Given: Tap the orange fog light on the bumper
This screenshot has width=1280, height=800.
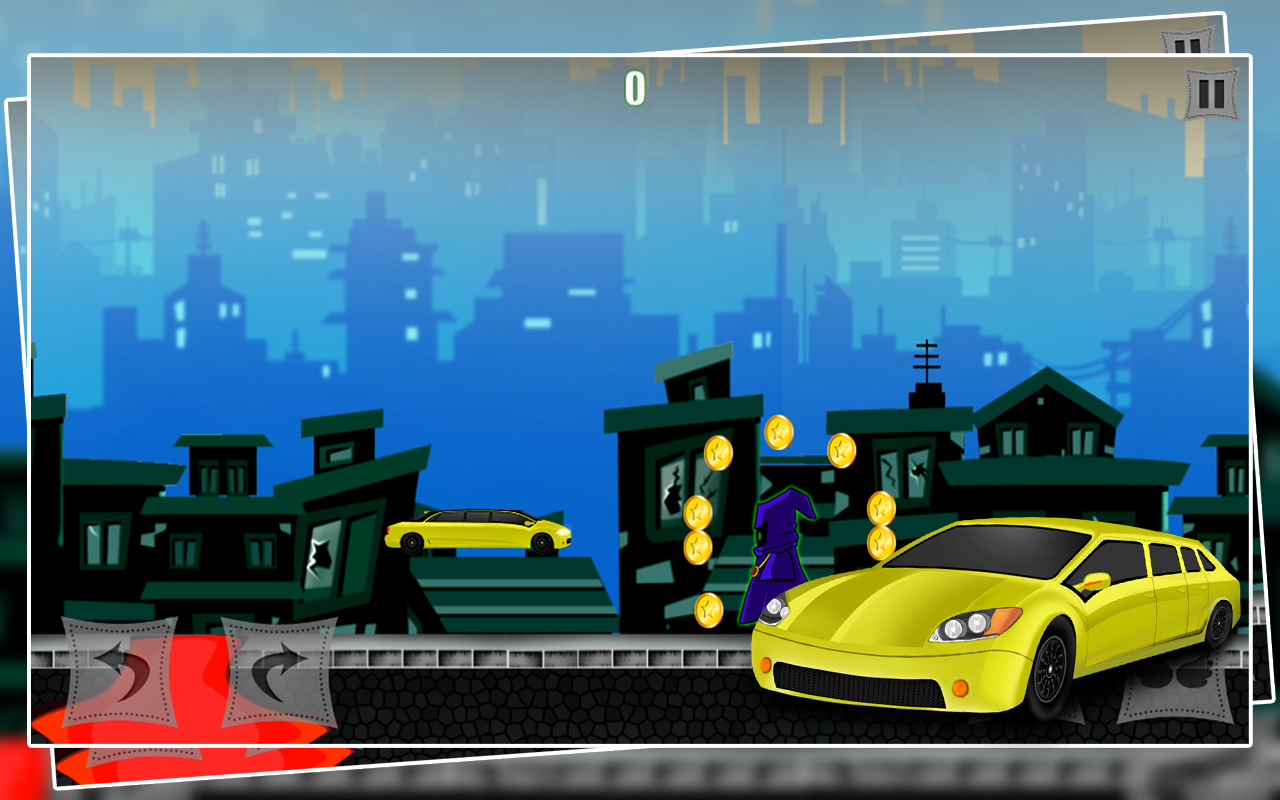Looking at the screenshot, I should pyautogui.click(x=962, y=686).
